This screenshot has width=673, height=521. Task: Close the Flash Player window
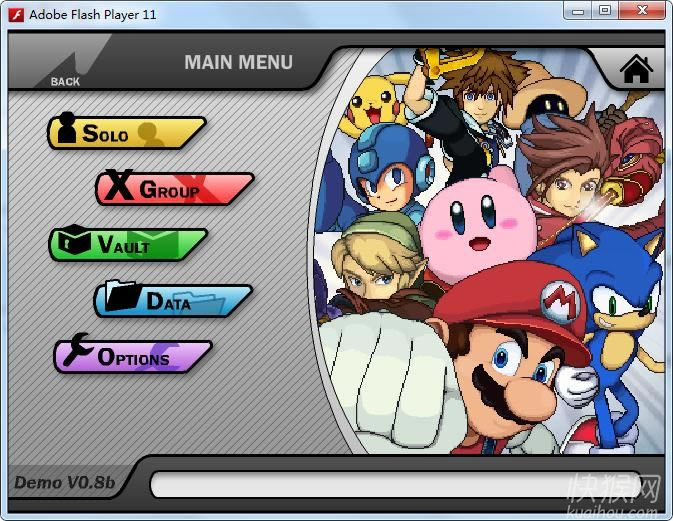(x=641, y=11)
